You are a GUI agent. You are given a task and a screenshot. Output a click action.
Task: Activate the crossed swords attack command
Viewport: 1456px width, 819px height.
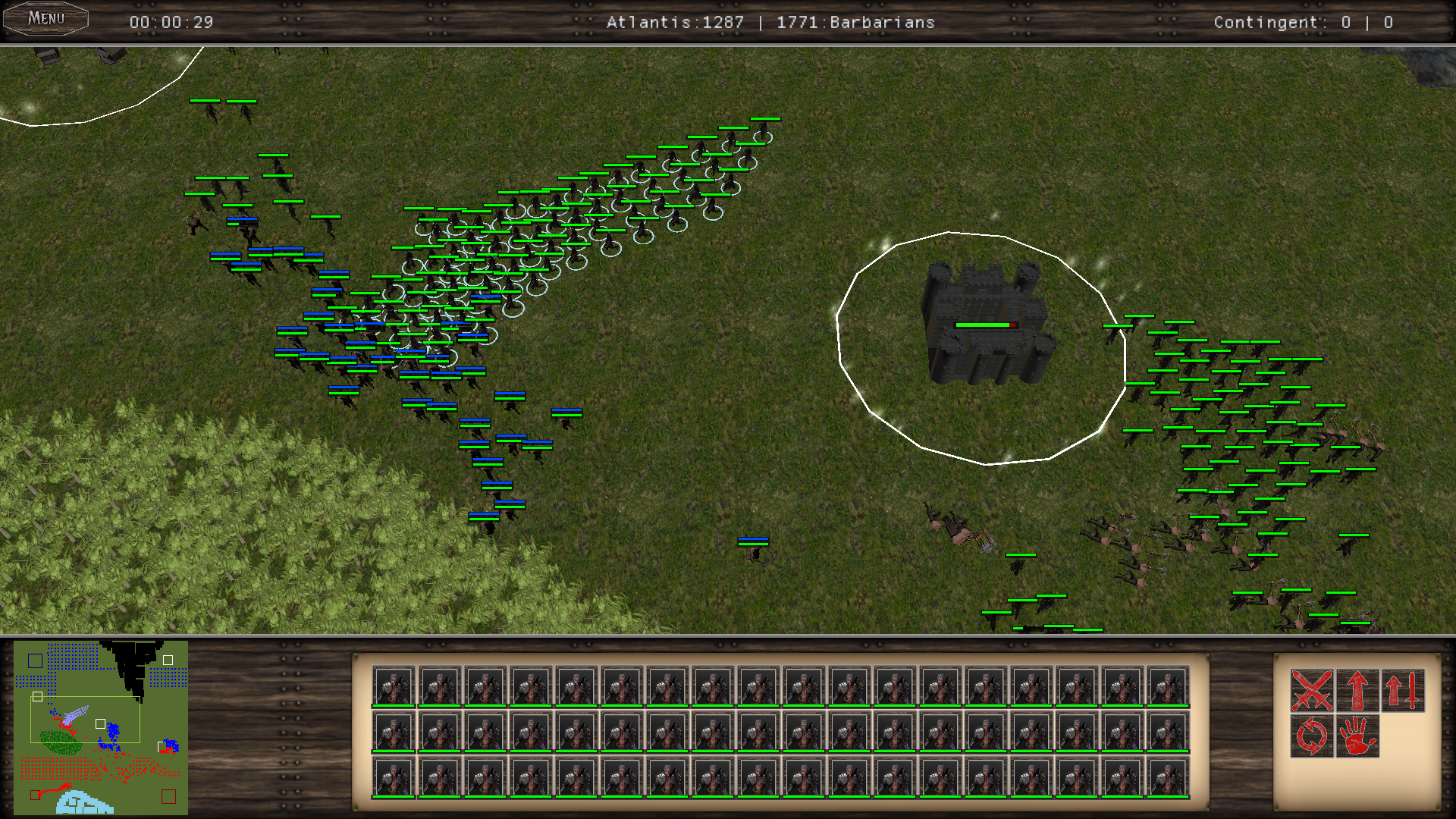click(1312, 690)
